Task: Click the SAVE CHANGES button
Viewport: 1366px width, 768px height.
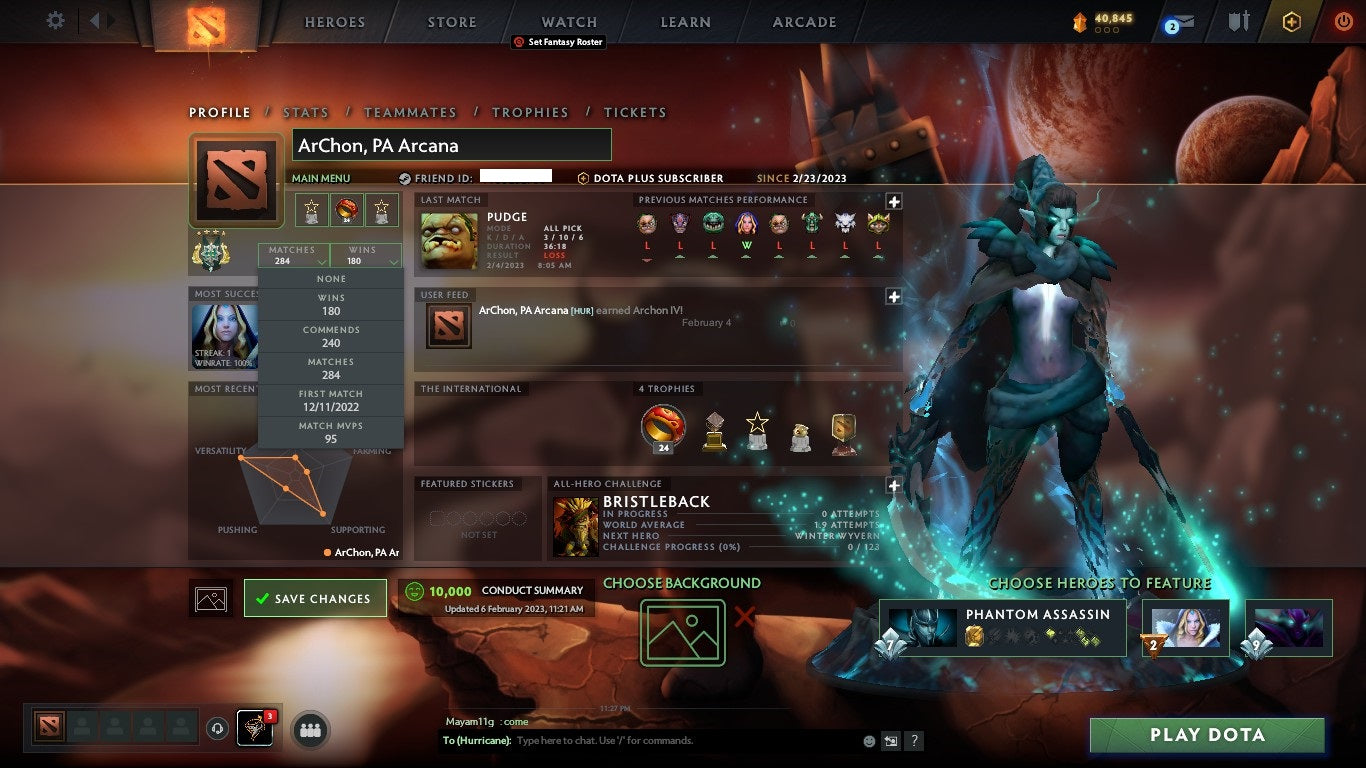Action: [315, 598]
